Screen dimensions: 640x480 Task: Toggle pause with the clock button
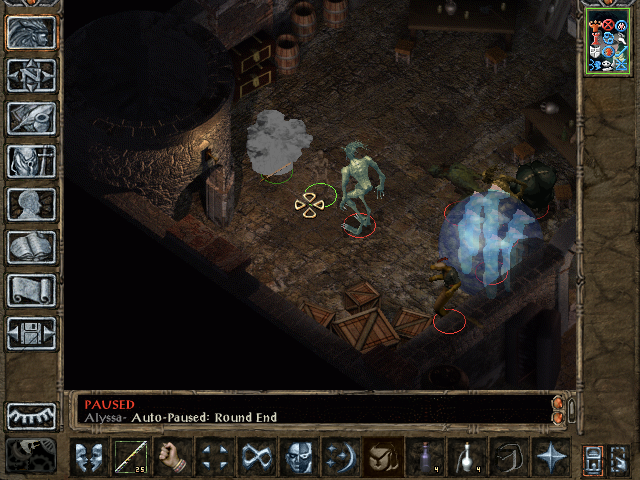pos(31,453)
